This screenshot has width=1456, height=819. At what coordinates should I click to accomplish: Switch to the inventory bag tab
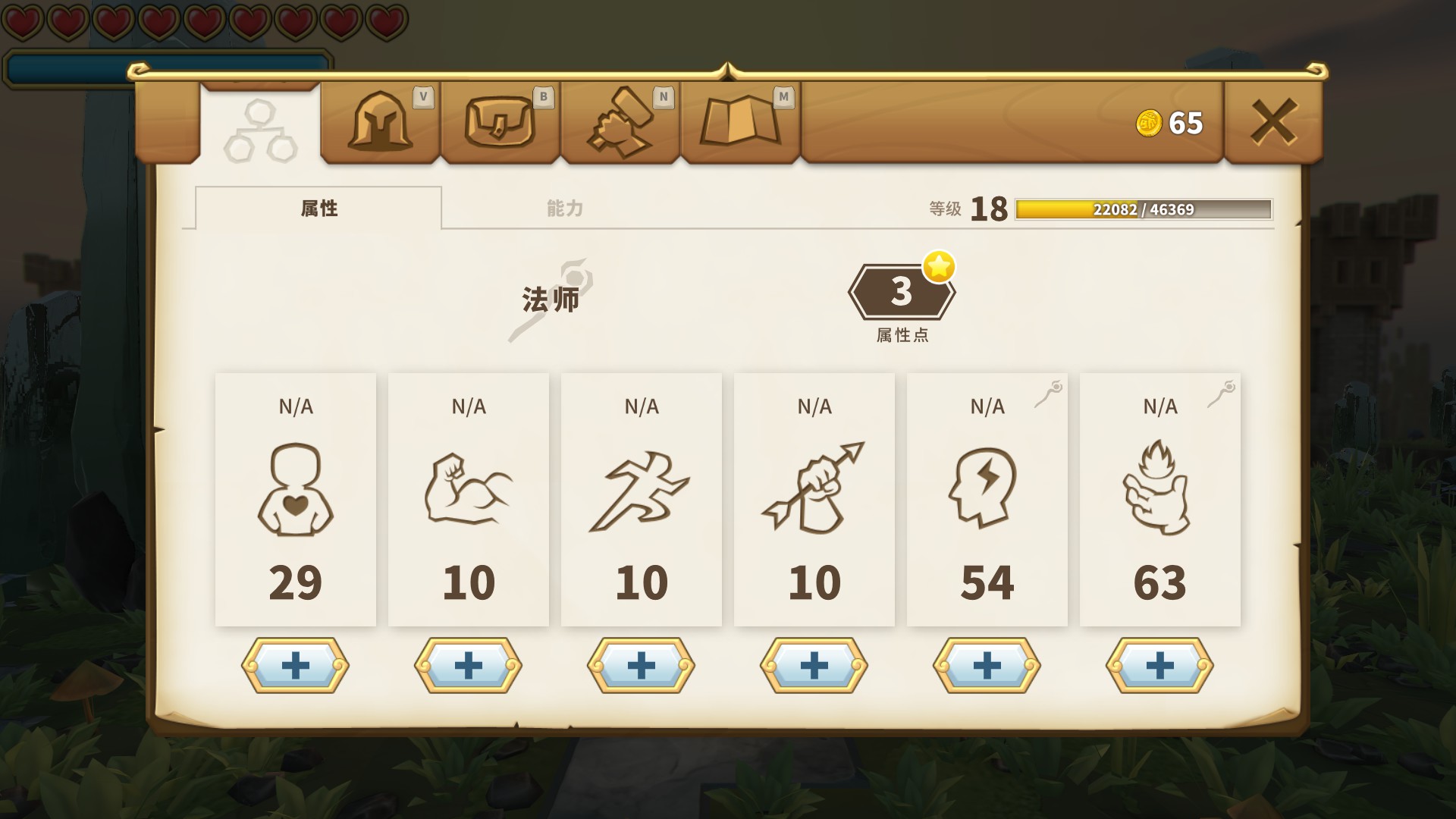coord(500,122)
